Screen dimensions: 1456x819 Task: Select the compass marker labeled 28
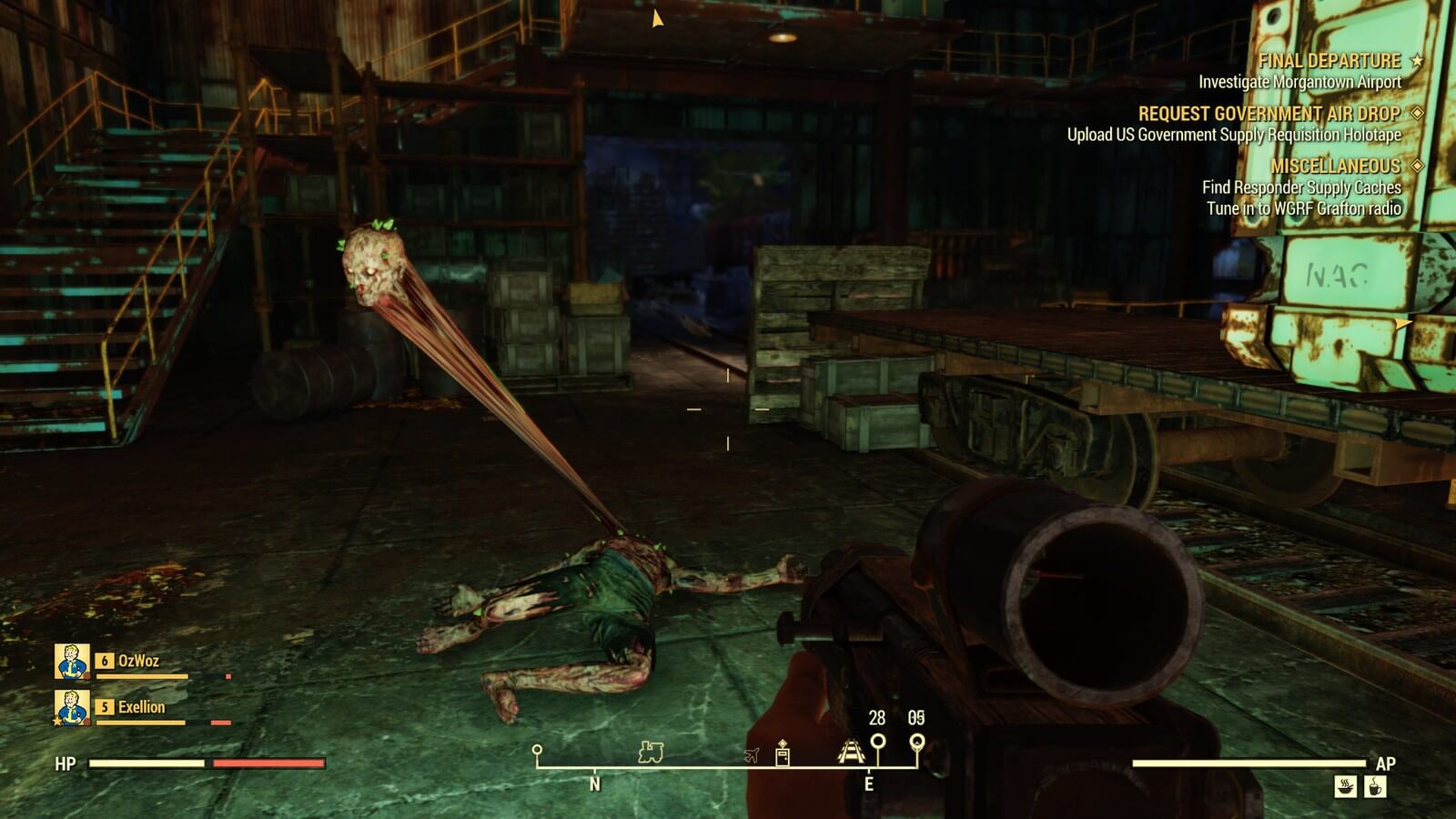[x=877, y=742]
